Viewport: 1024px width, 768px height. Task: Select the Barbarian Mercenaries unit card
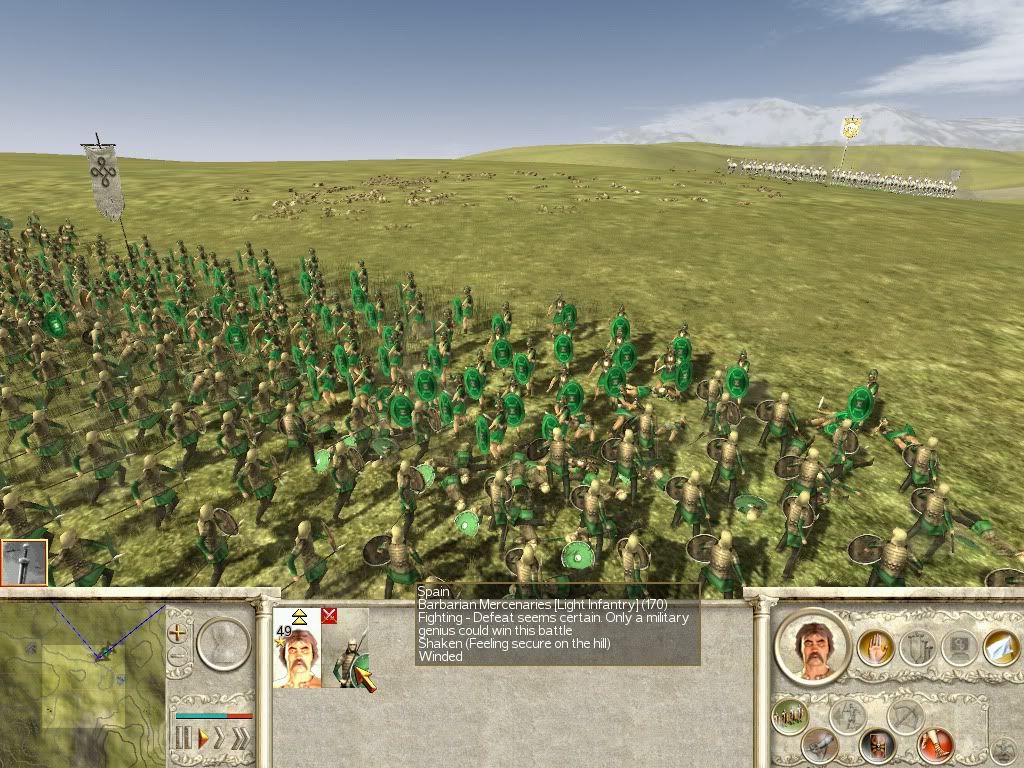(x=345, y=648)
